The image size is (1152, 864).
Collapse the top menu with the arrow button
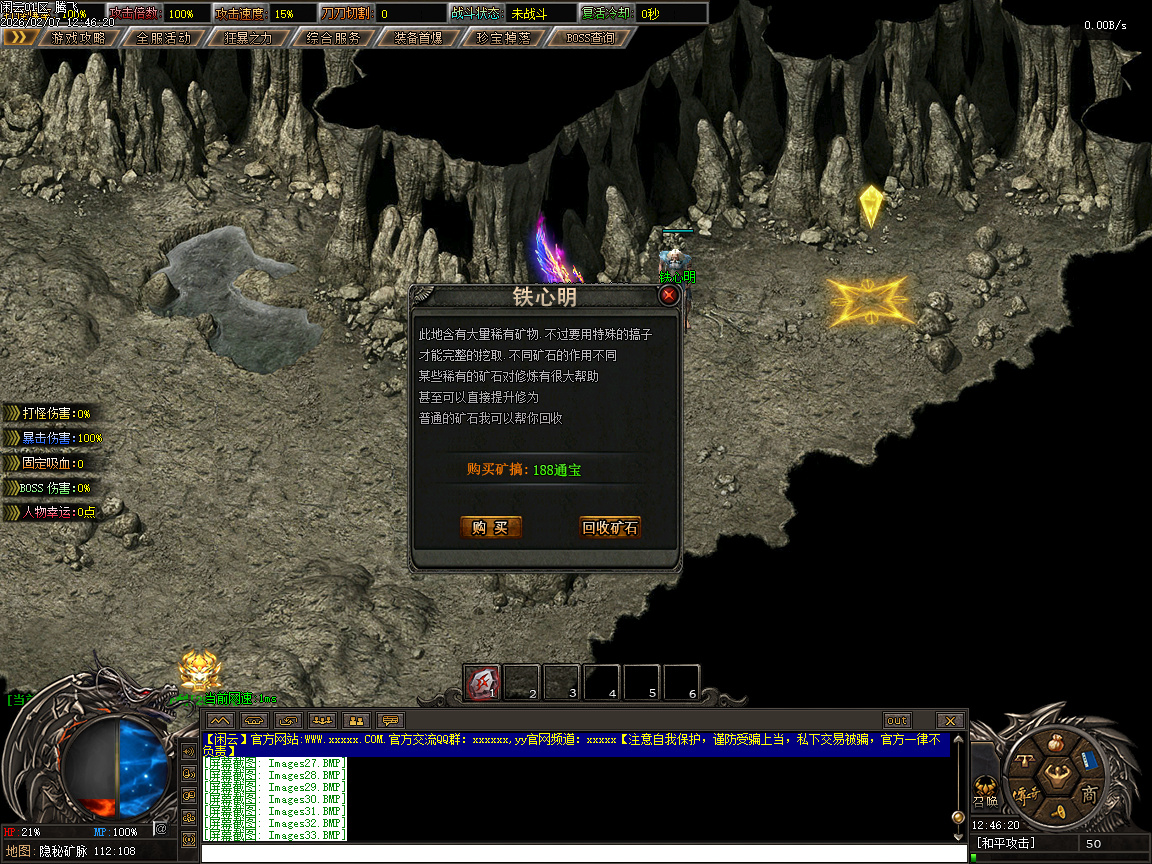[x=19, y=38]
